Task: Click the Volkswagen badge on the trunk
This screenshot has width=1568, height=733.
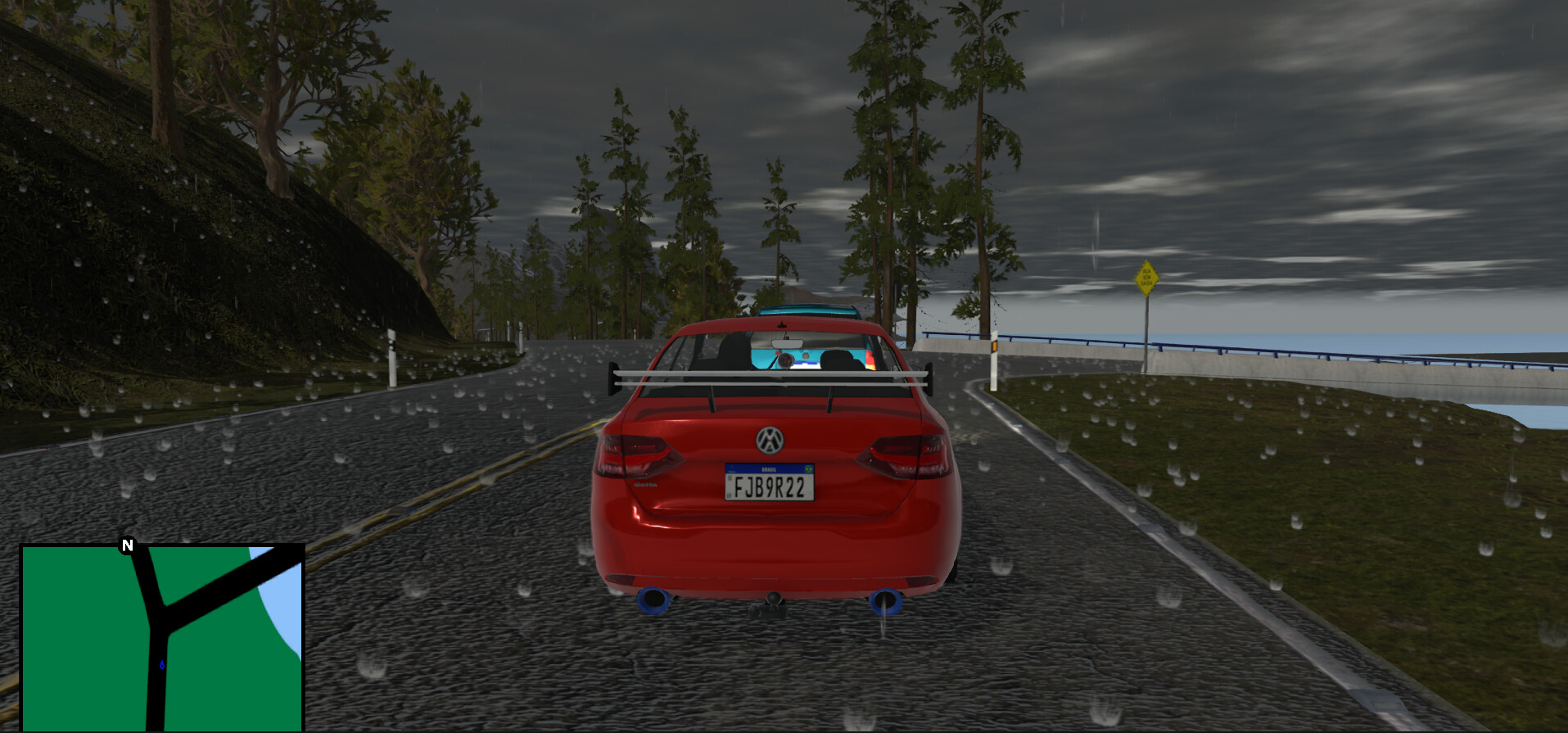Action: pyautogui.click(x=770, y=441)
